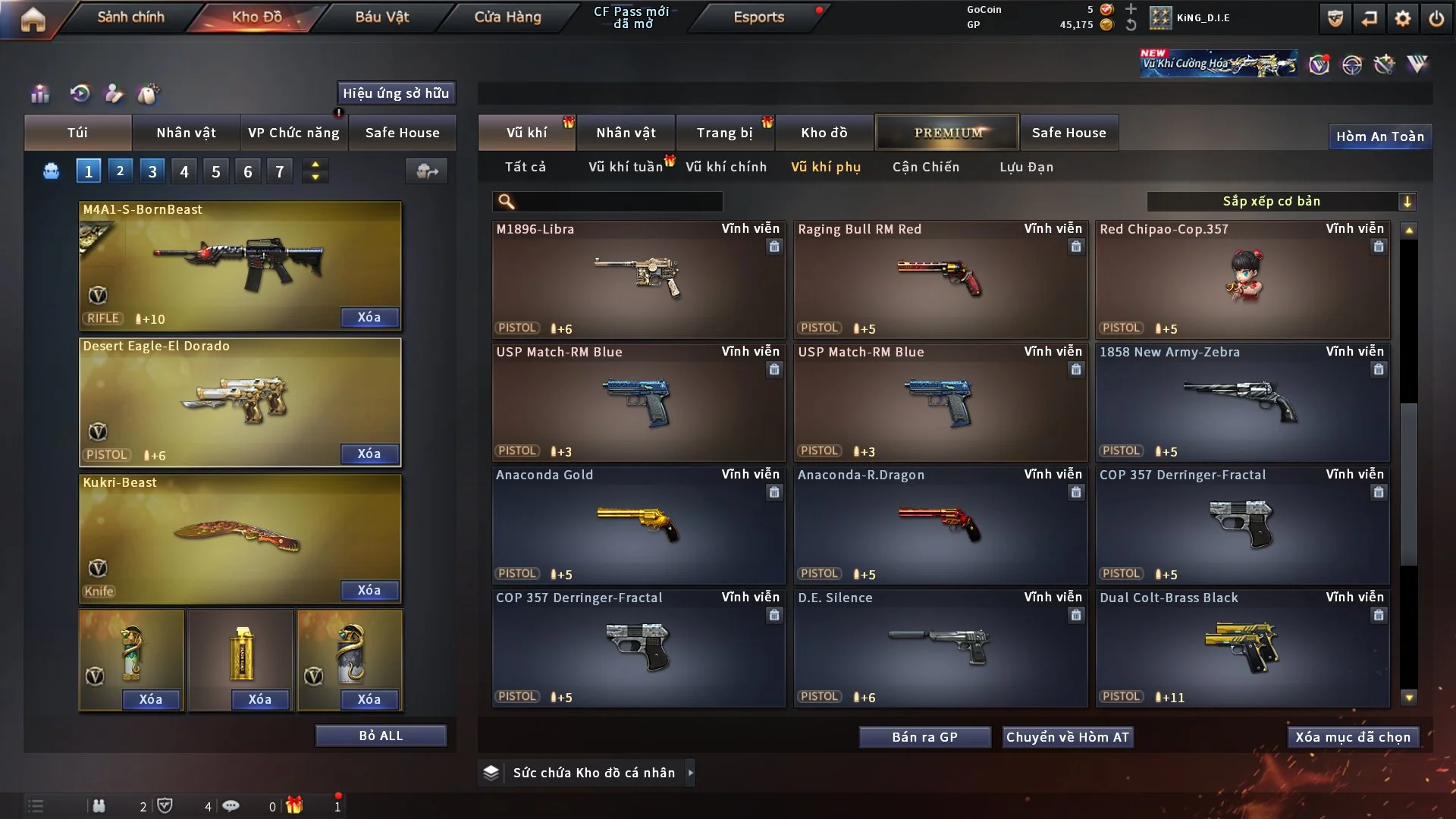Open the settings gear icon
The image size is (1456, 819).
[x=1402, y=18]
